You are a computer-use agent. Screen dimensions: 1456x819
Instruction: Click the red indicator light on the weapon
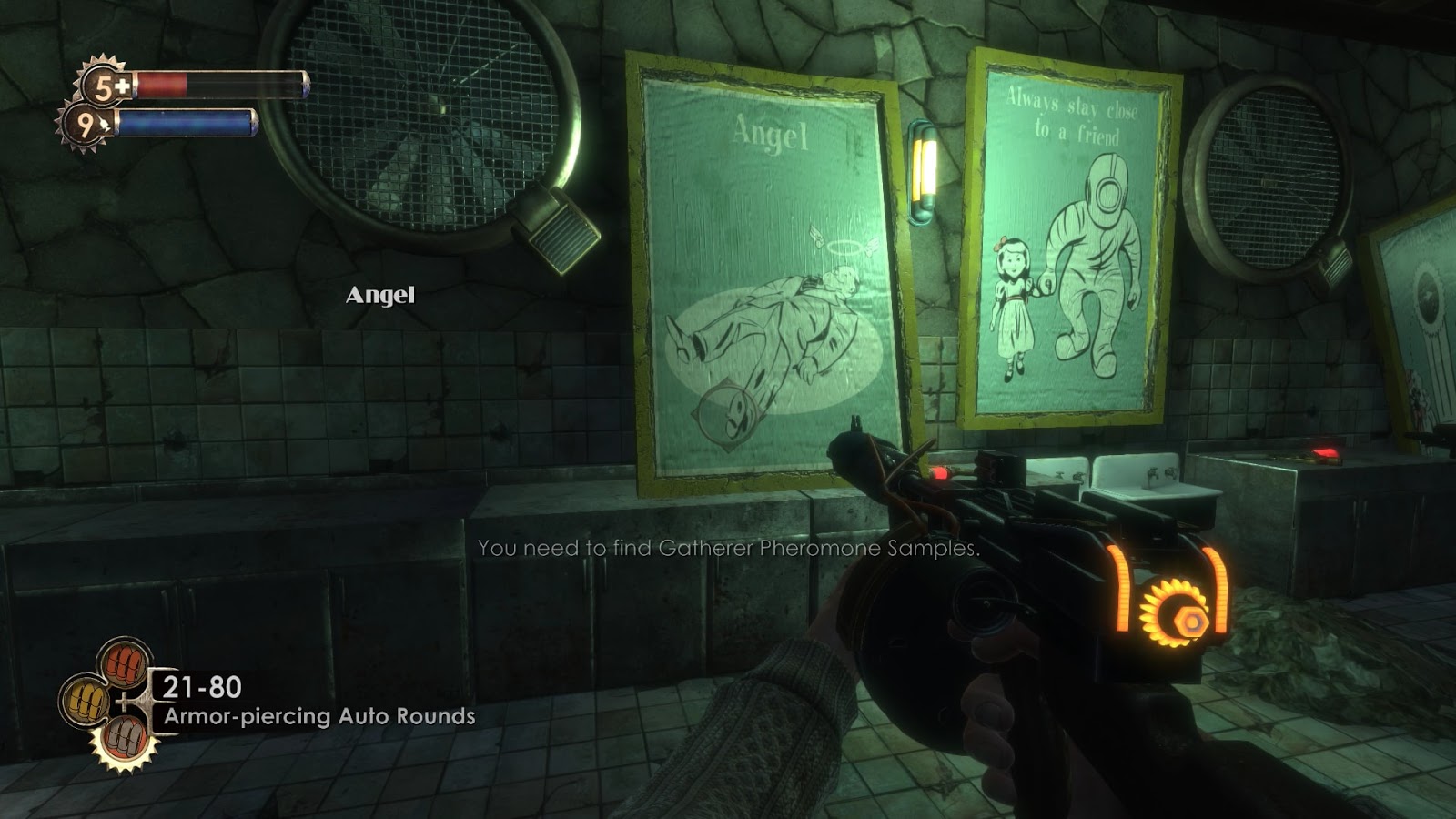click(x=942, y=472)
